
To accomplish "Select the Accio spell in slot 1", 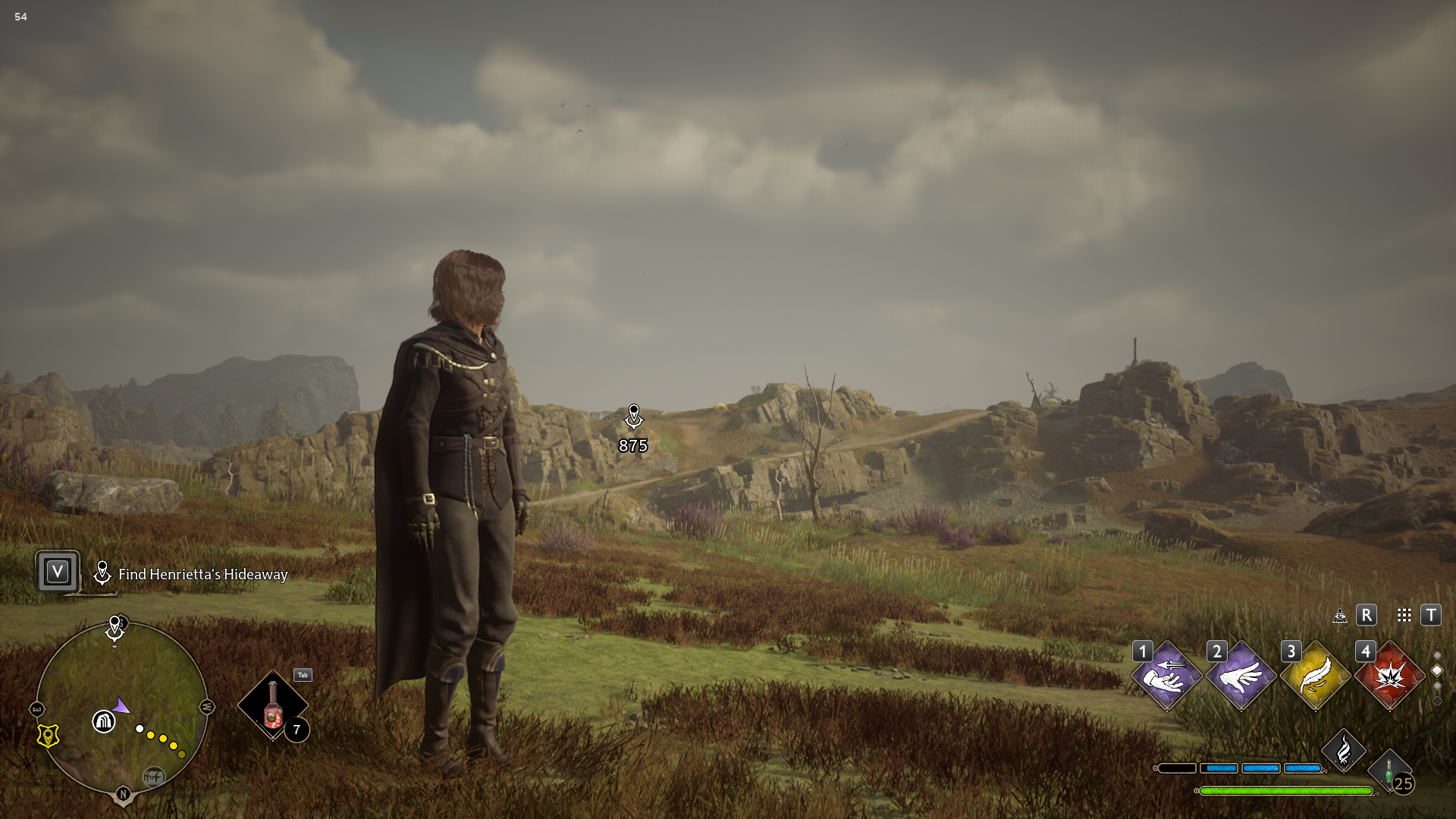I will (1166, 676).
